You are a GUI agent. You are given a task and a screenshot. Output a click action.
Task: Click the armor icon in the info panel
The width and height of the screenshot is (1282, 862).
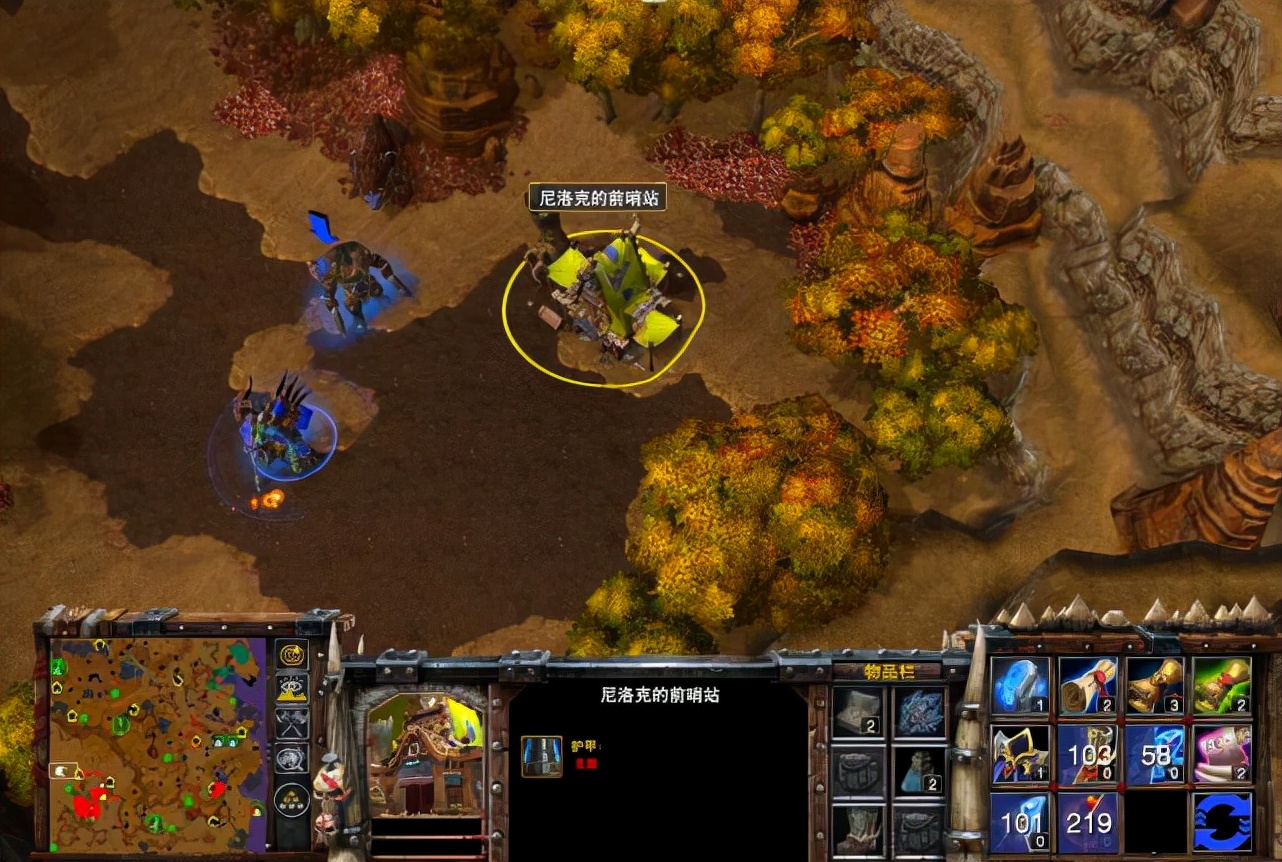click(x=541, y=756)
